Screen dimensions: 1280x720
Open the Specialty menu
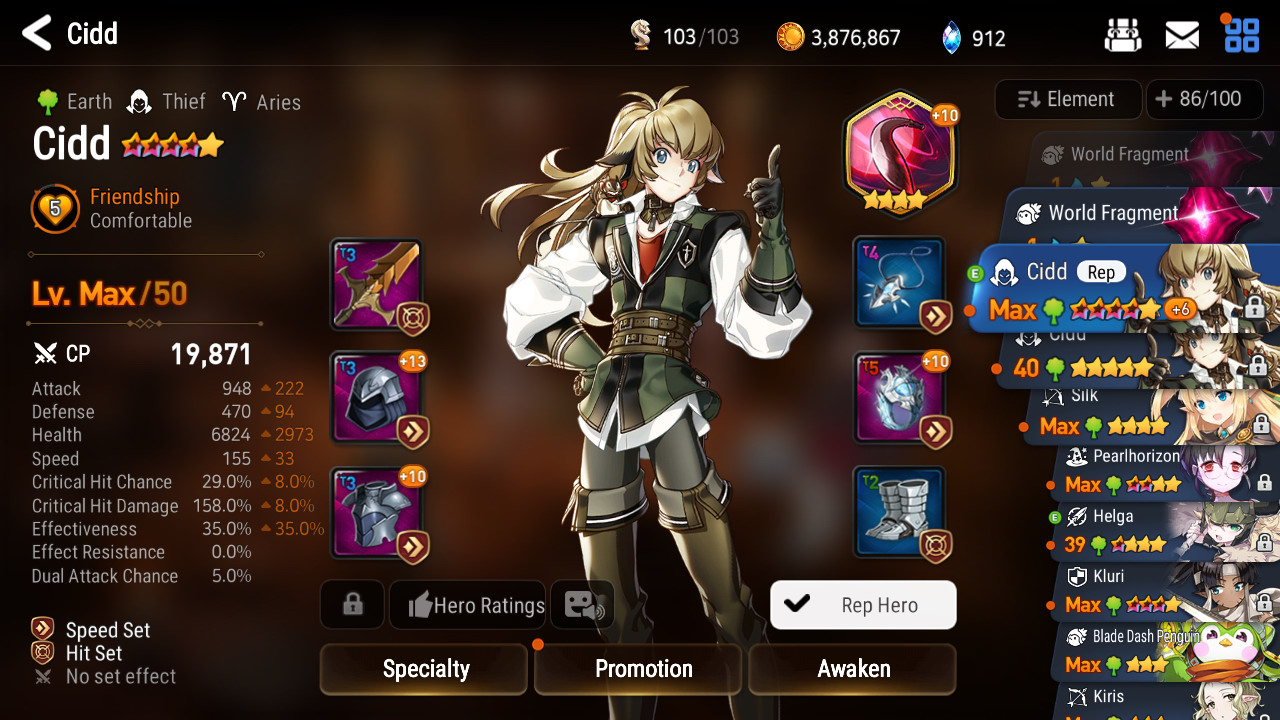point(424,669)
